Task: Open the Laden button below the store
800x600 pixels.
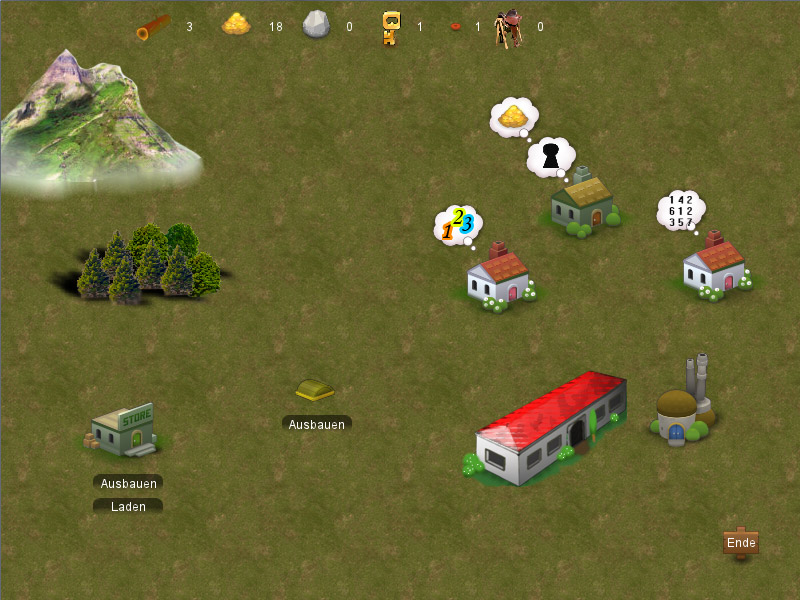Action: (x=128, y=507)
